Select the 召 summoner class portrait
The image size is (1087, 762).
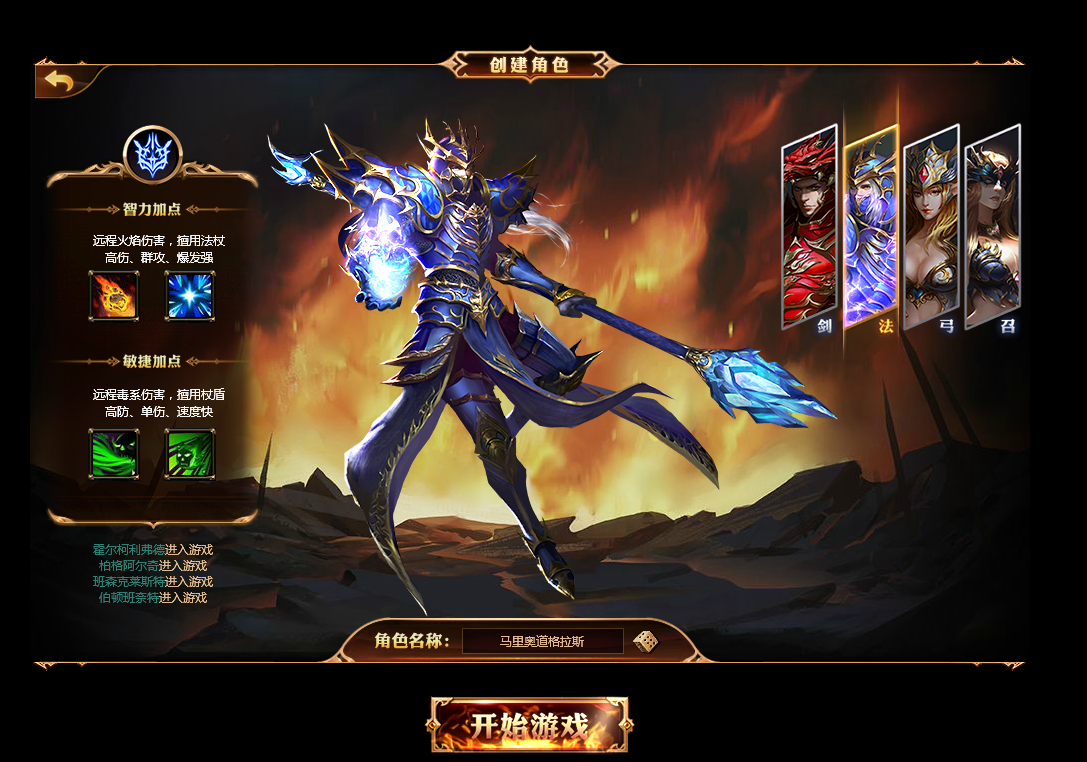(x=992, y=226)
